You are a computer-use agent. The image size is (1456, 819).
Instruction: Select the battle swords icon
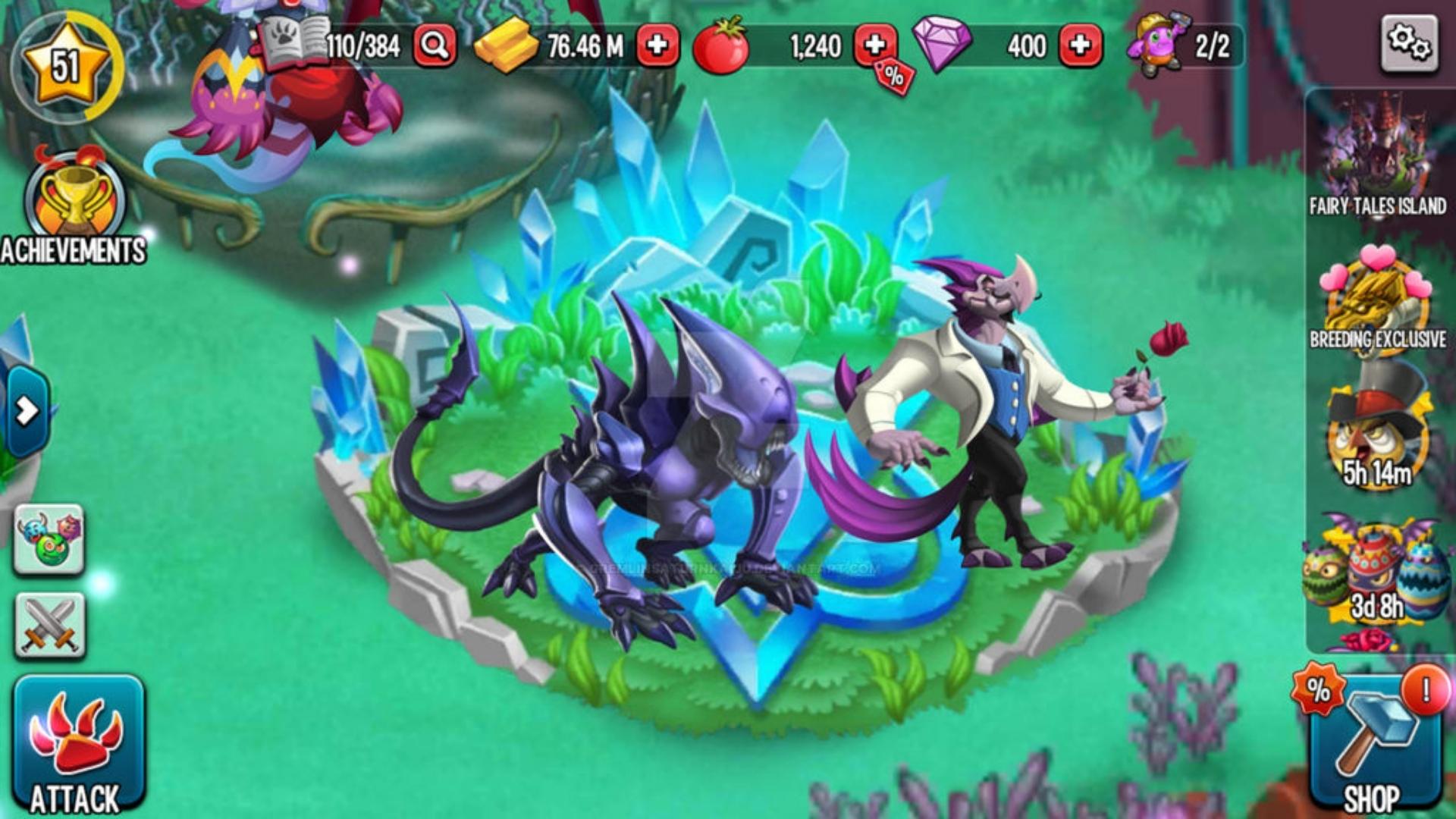click(x=48, y=623)
